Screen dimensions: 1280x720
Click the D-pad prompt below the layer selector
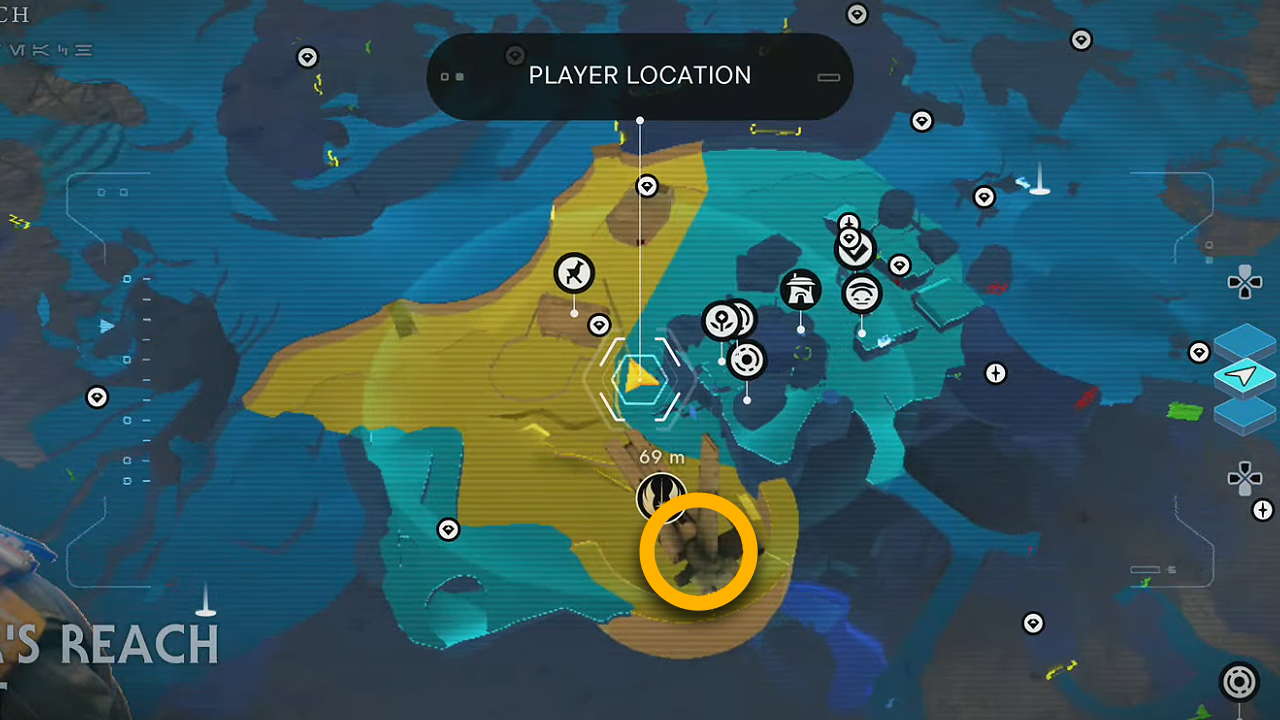pyautogui.click(x=1245, y=478)
